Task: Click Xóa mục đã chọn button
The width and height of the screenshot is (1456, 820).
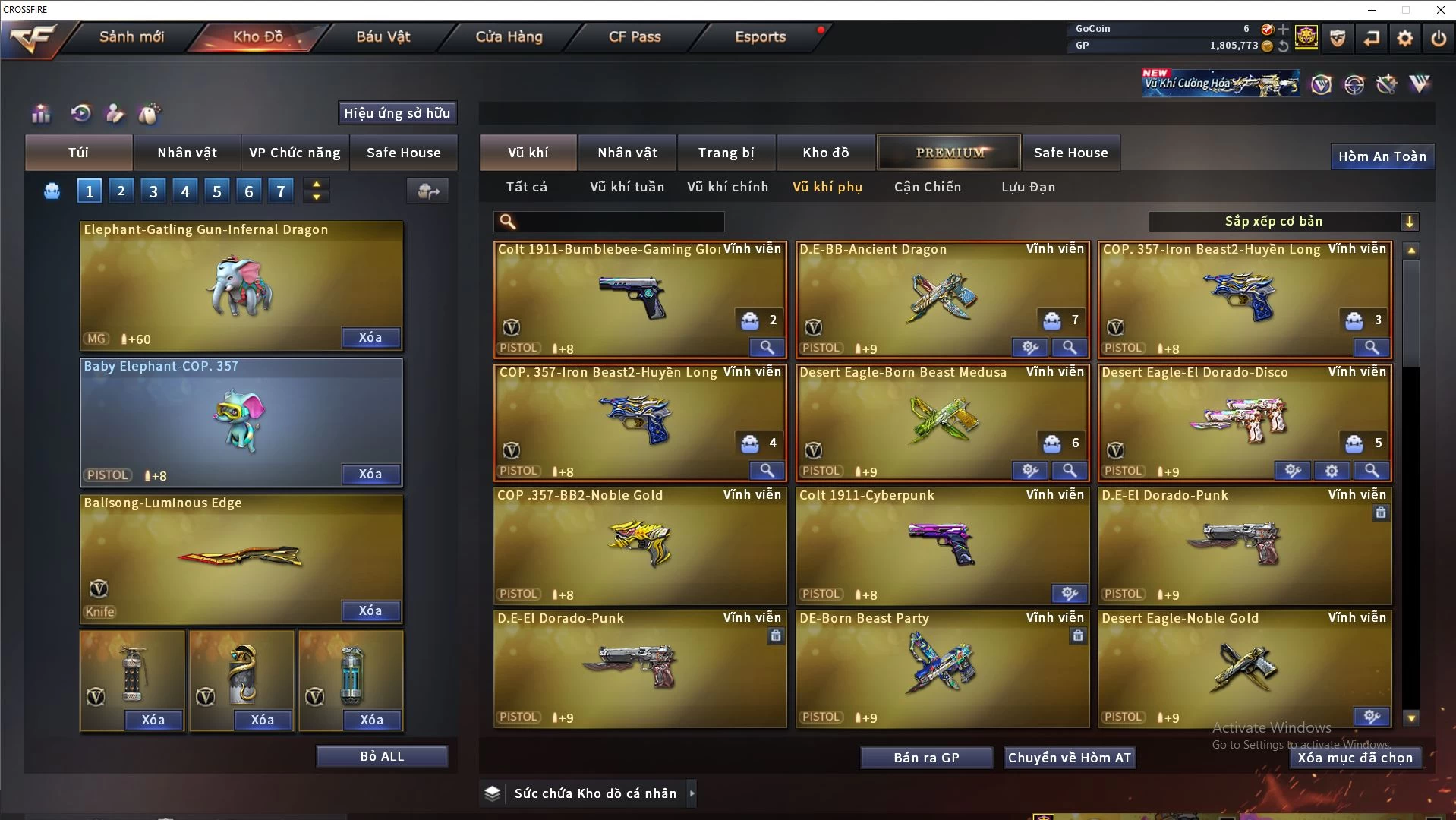Action: 1355,758
